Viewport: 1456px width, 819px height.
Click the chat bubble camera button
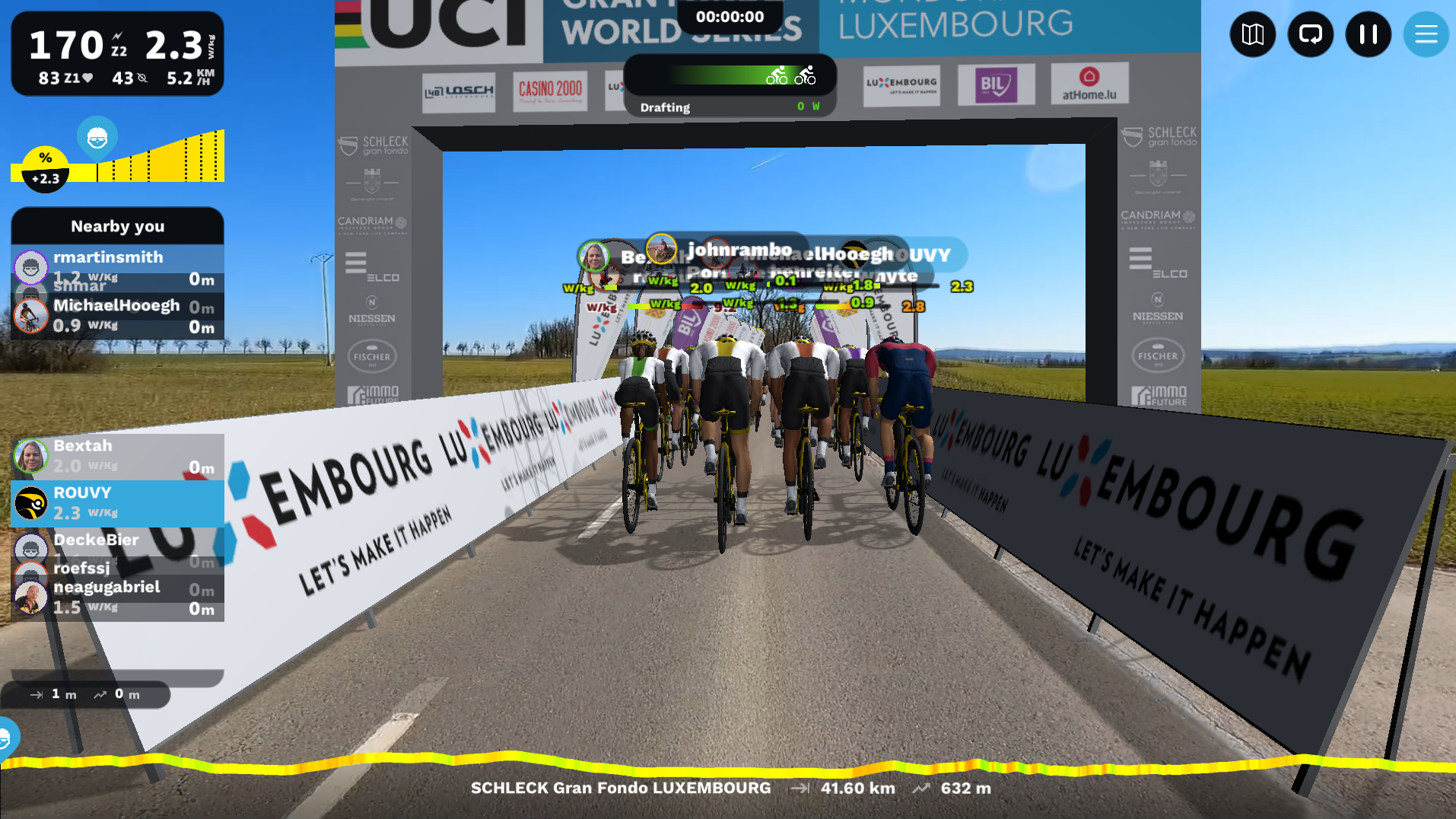point(1310,34)
